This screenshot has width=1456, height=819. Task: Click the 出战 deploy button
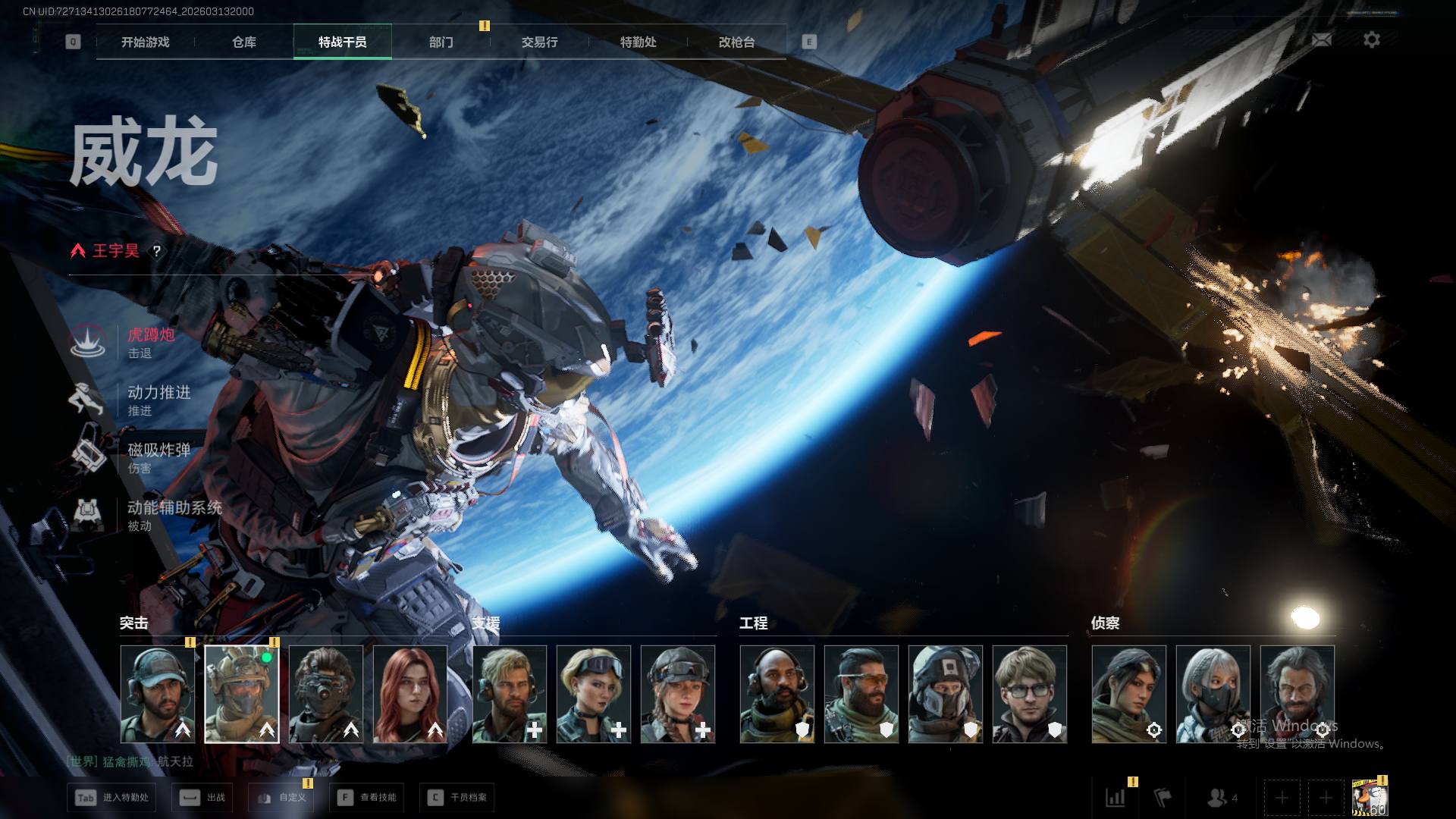coord(204,798)
